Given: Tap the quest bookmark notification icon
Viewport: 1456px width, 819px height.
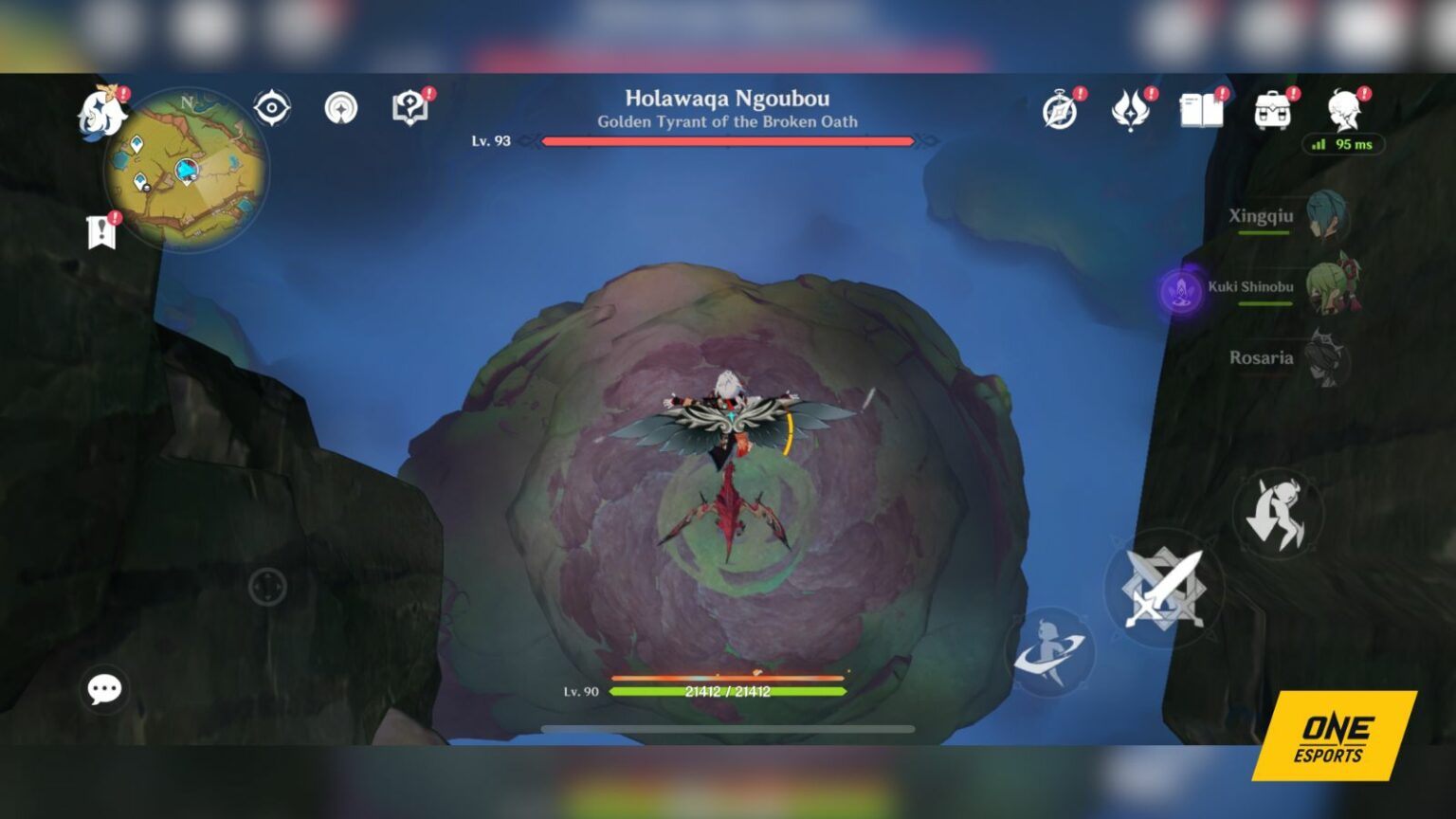Looking at the screenshot, I should (99, 229).
